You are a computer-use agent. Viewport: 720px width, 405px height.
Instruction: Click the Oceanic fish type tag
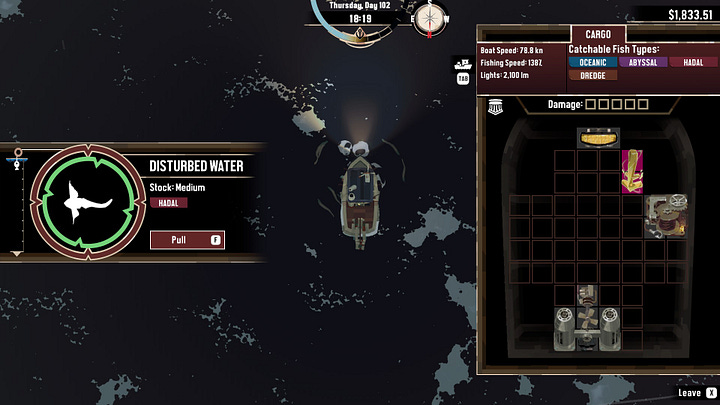[592, 62]
